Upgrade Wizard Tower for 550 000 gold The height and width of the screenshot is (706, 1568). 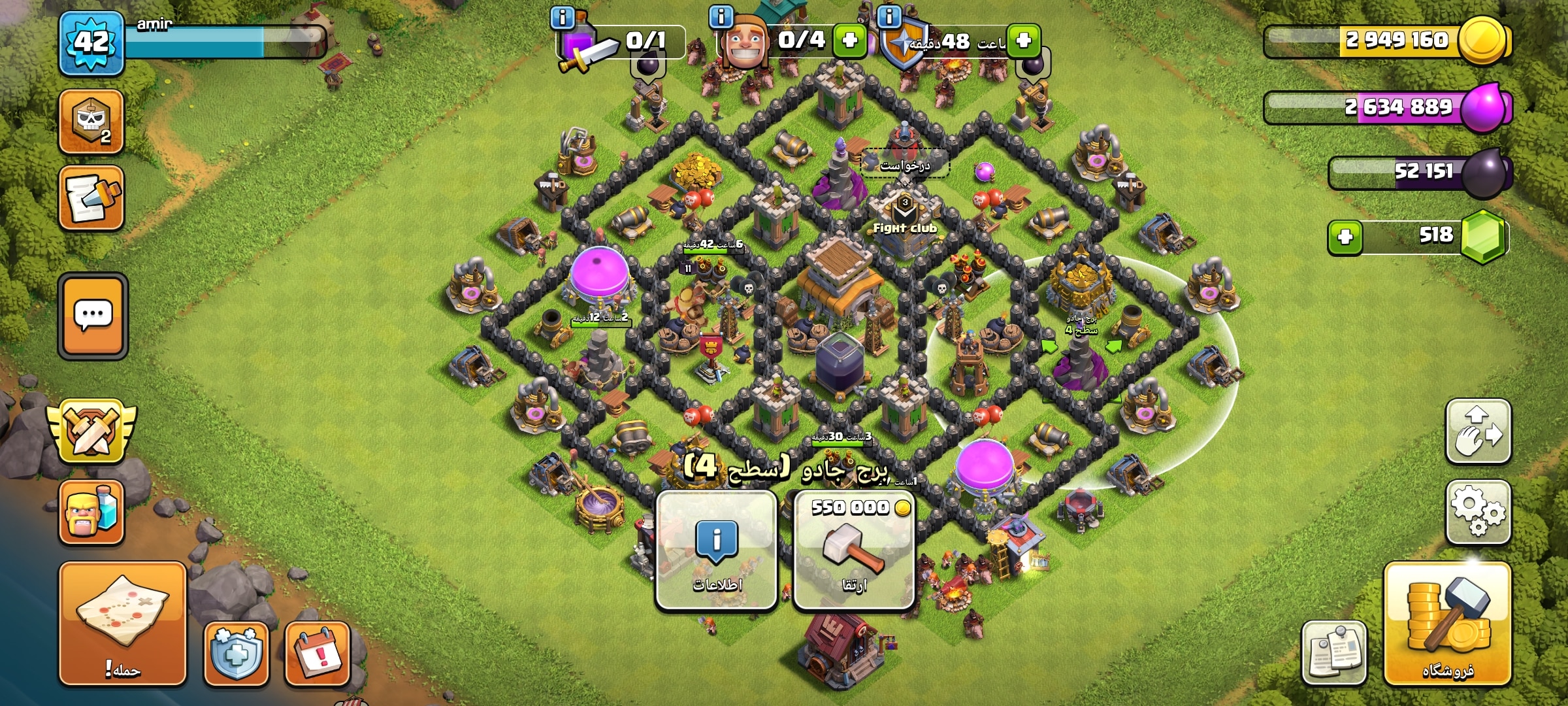(853, 550)
